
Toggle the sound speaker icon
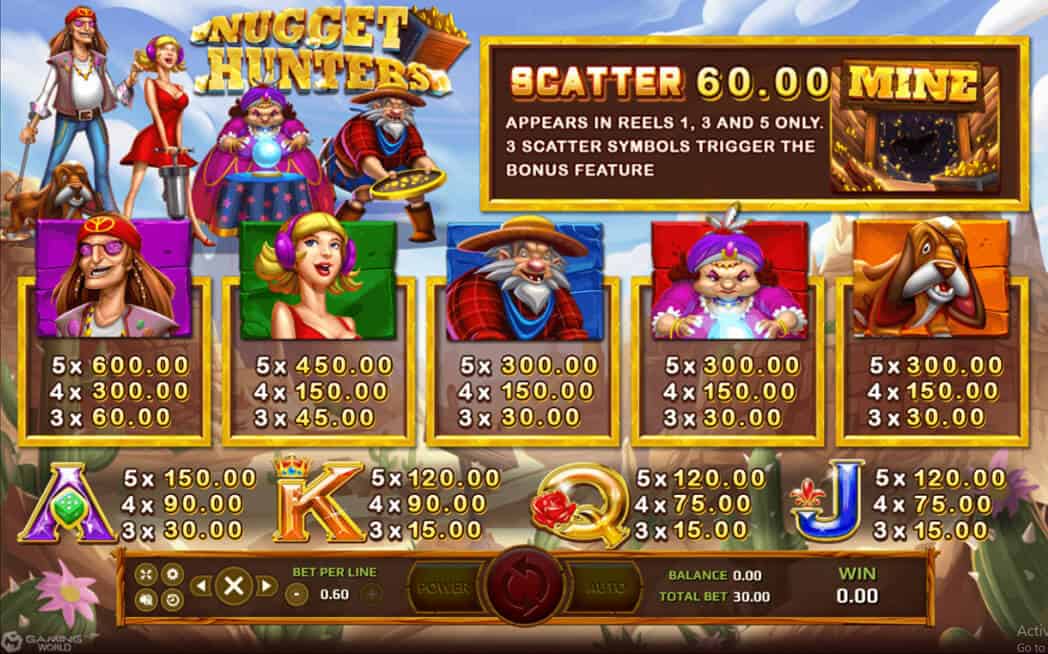pyautogui.click(x=147, y=599)
